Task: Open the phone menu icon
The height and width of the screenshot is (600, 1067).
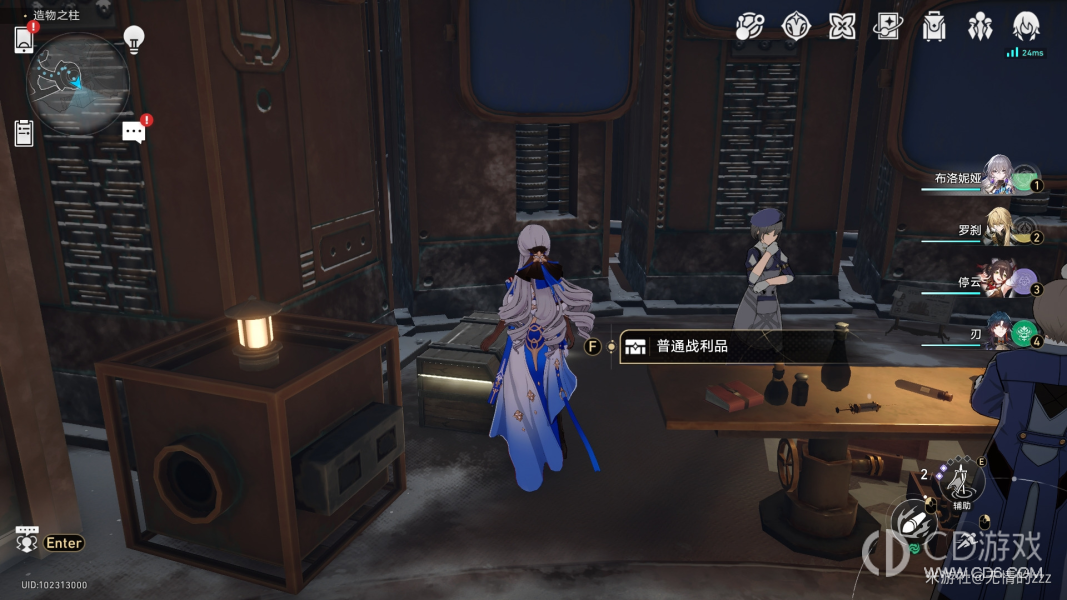Action: [24, 40]
